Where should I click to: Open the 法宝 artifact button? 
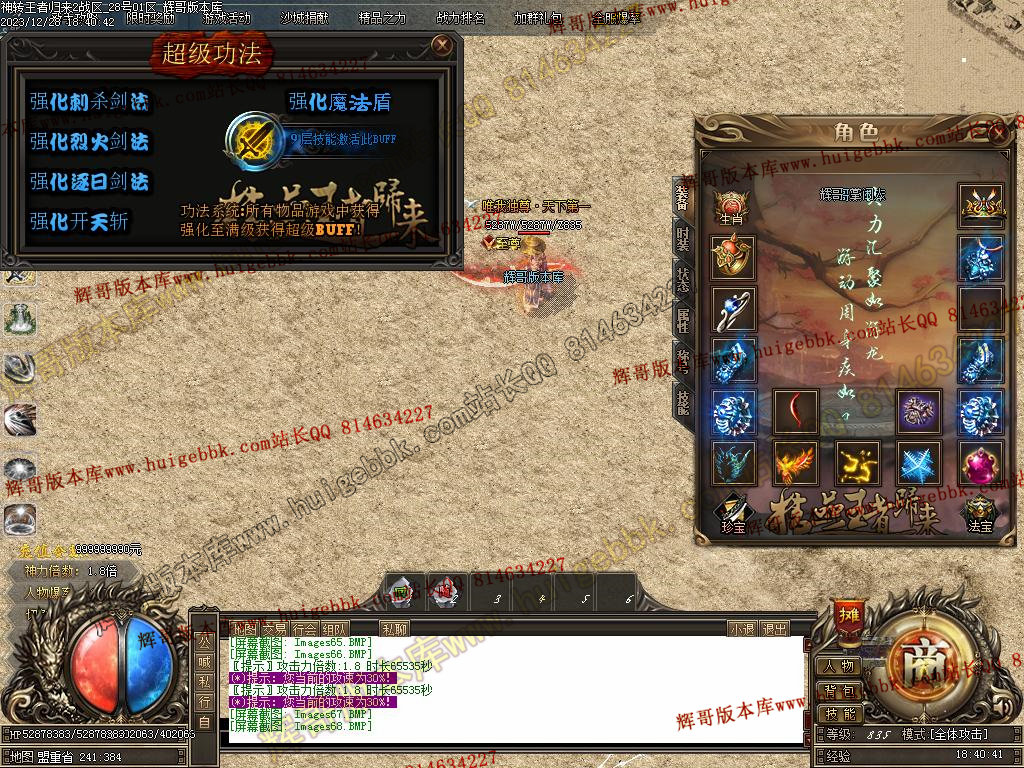point(980,515)
